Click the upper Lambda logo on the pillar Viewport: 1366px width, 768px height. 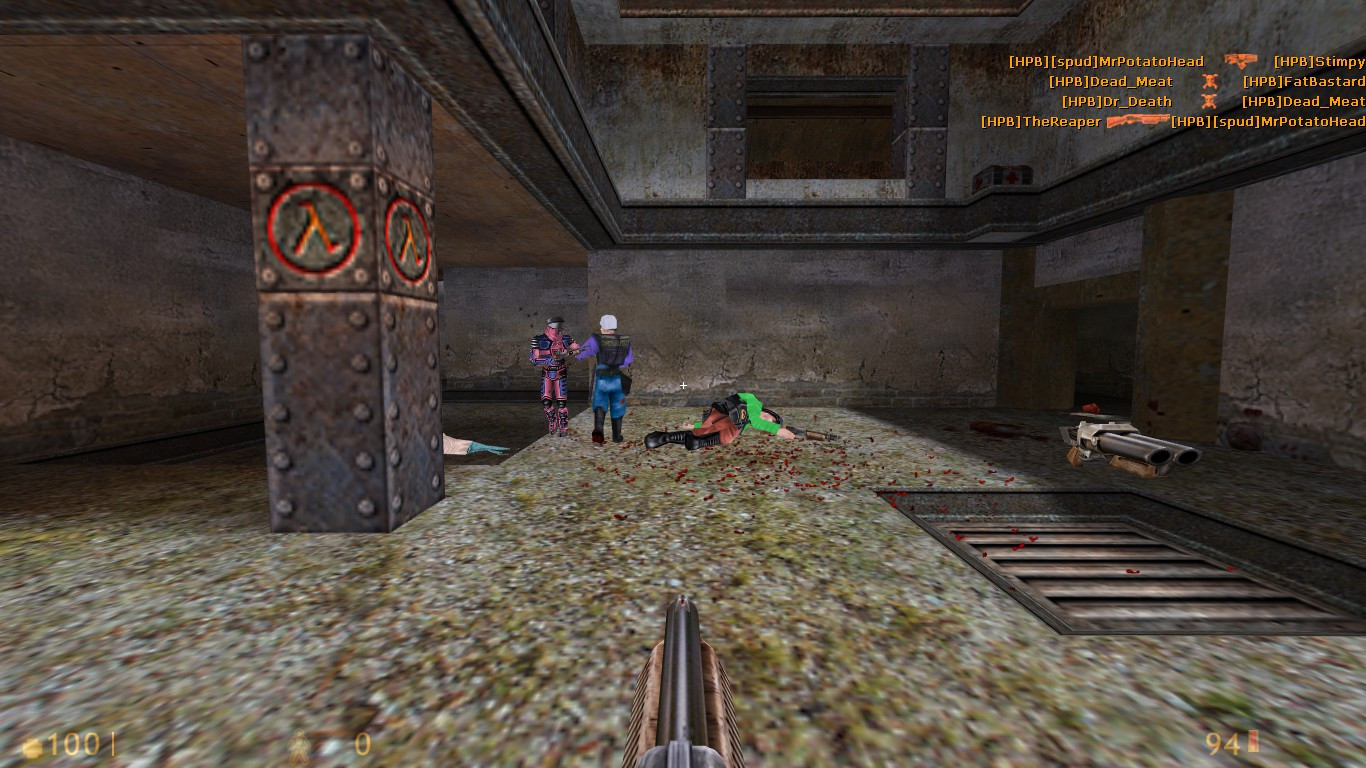(x=311, y=229)
